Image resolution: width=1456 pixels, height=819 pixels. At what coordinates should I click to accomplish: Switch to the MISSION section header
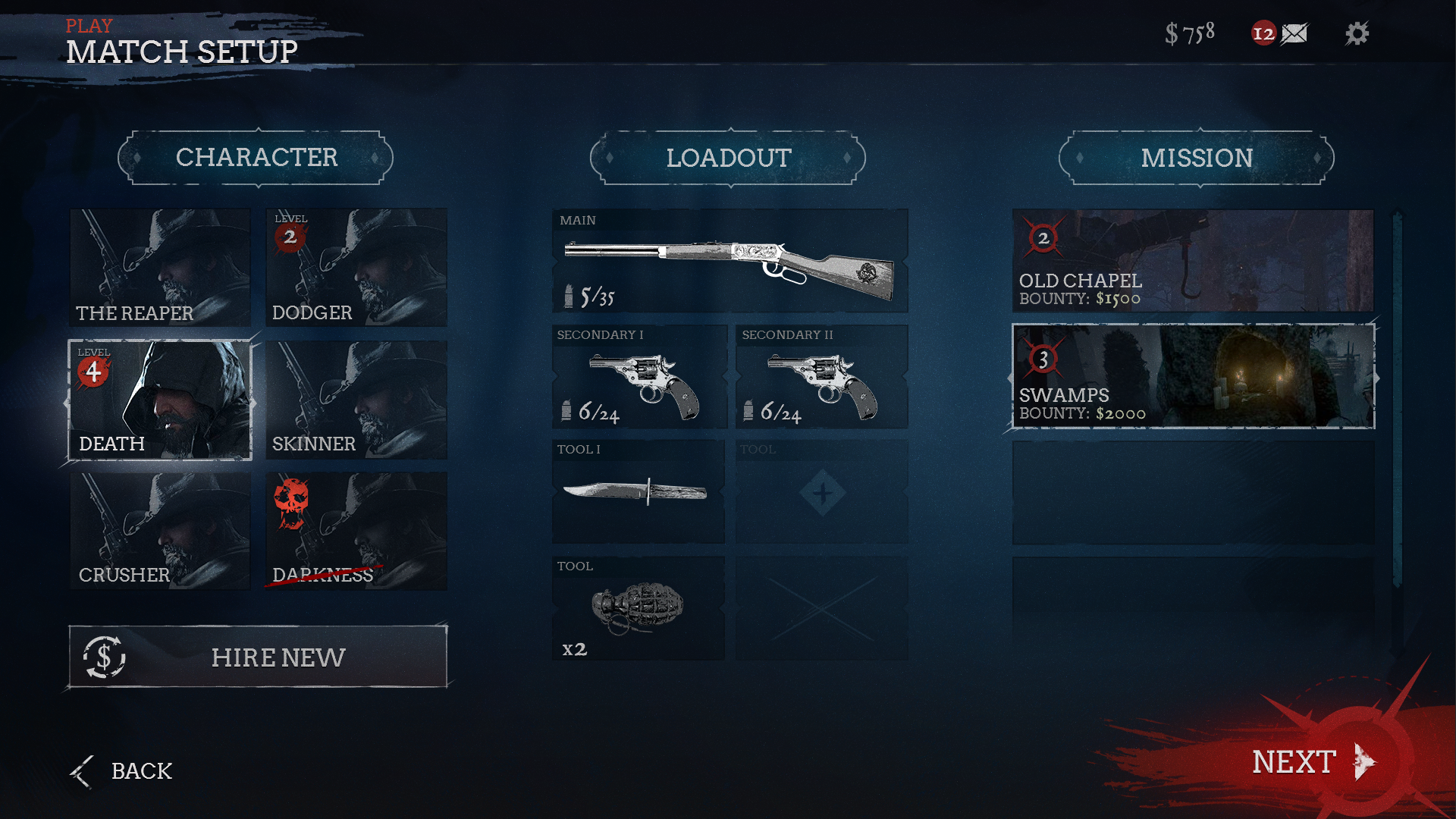1197,158
